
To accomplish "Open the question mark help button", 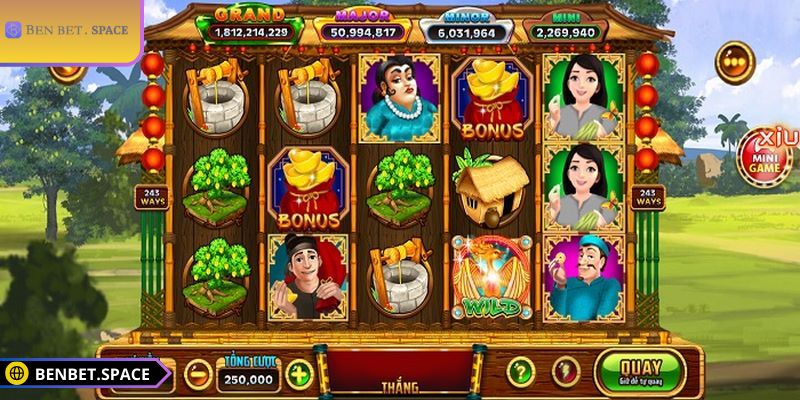I will coord(520,372).
